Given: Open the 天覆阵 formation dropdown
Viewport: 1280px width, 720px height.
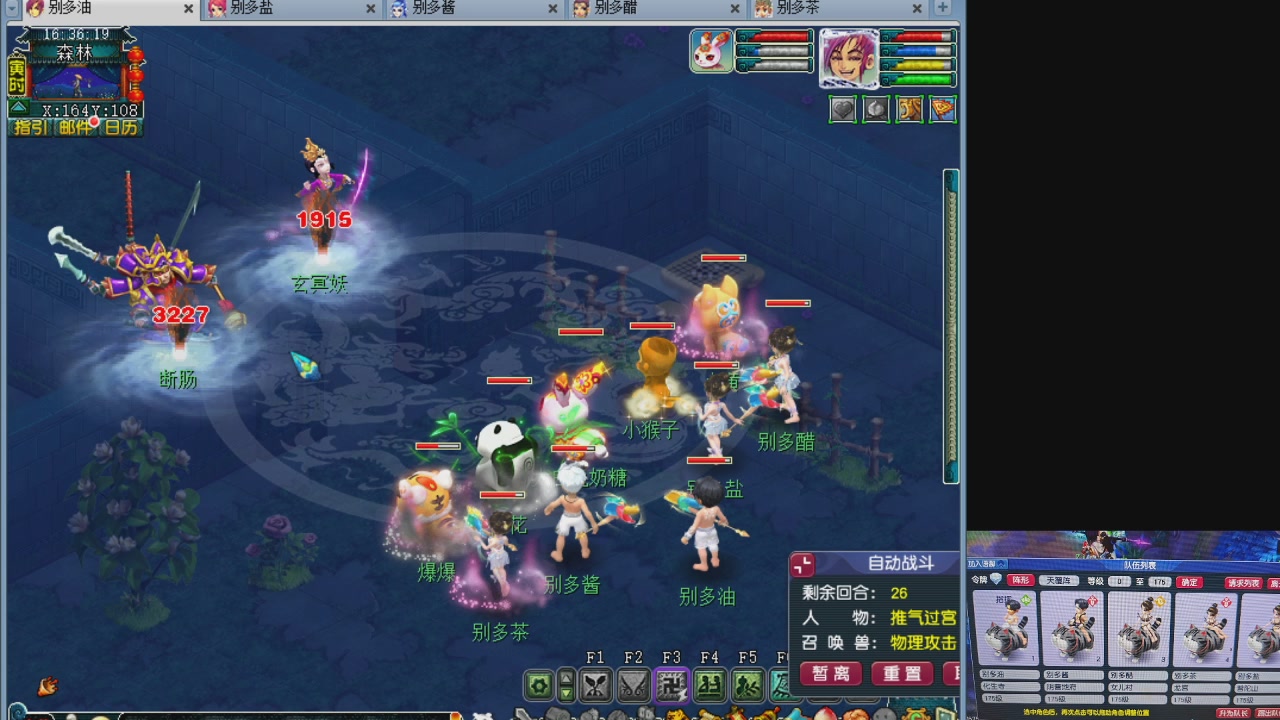Looking at the screenshot, I should [1060, 582].
